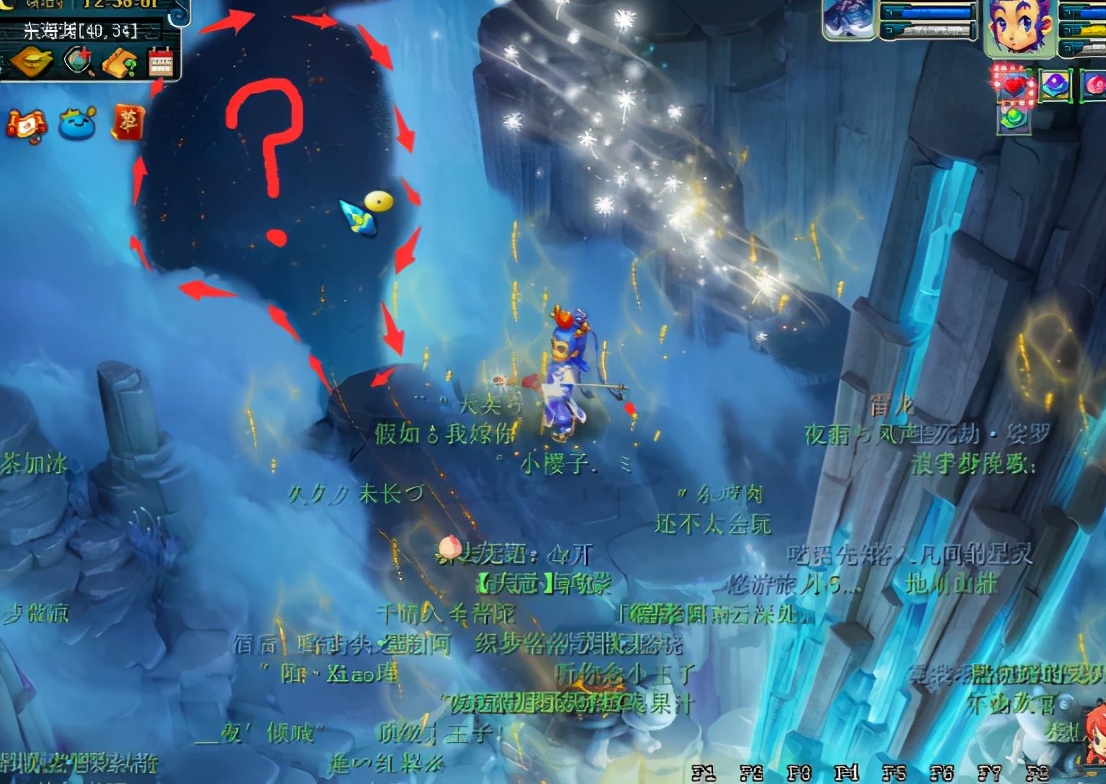This screenshot has height=784, width=1106.
Task: Open the red book with gold character
Action: (127, 121)
